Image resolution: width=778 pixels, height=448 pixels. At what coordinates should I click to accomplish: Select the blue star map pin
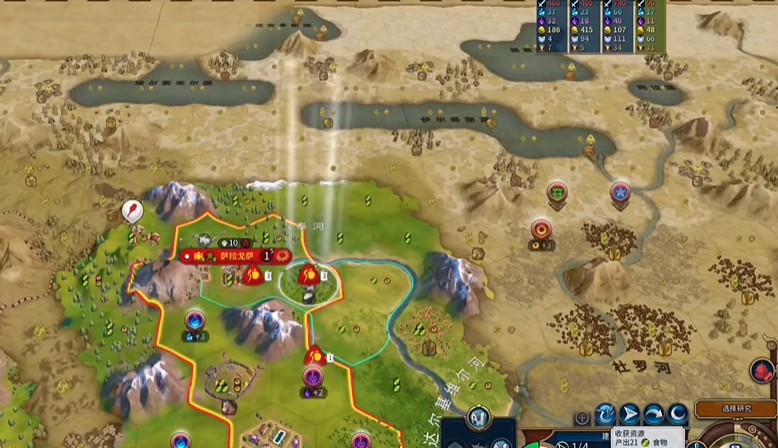620,191
